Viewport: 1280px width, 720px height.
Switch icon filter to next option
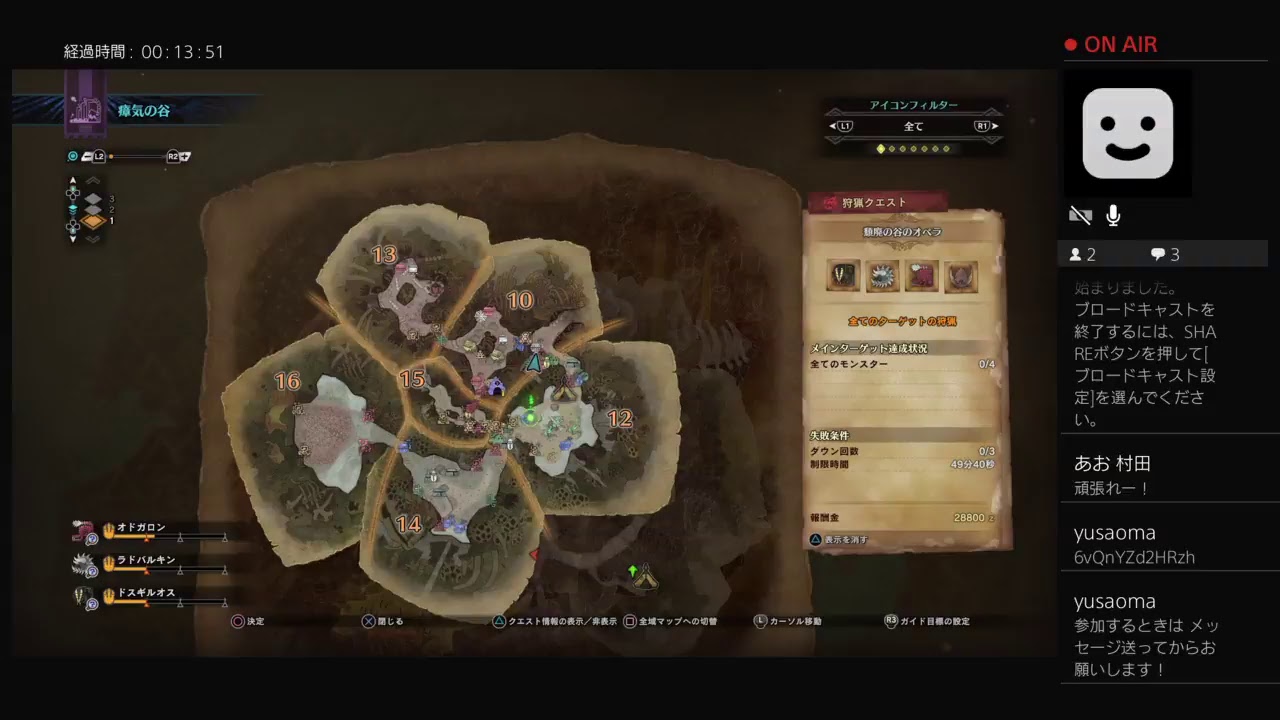986,127
